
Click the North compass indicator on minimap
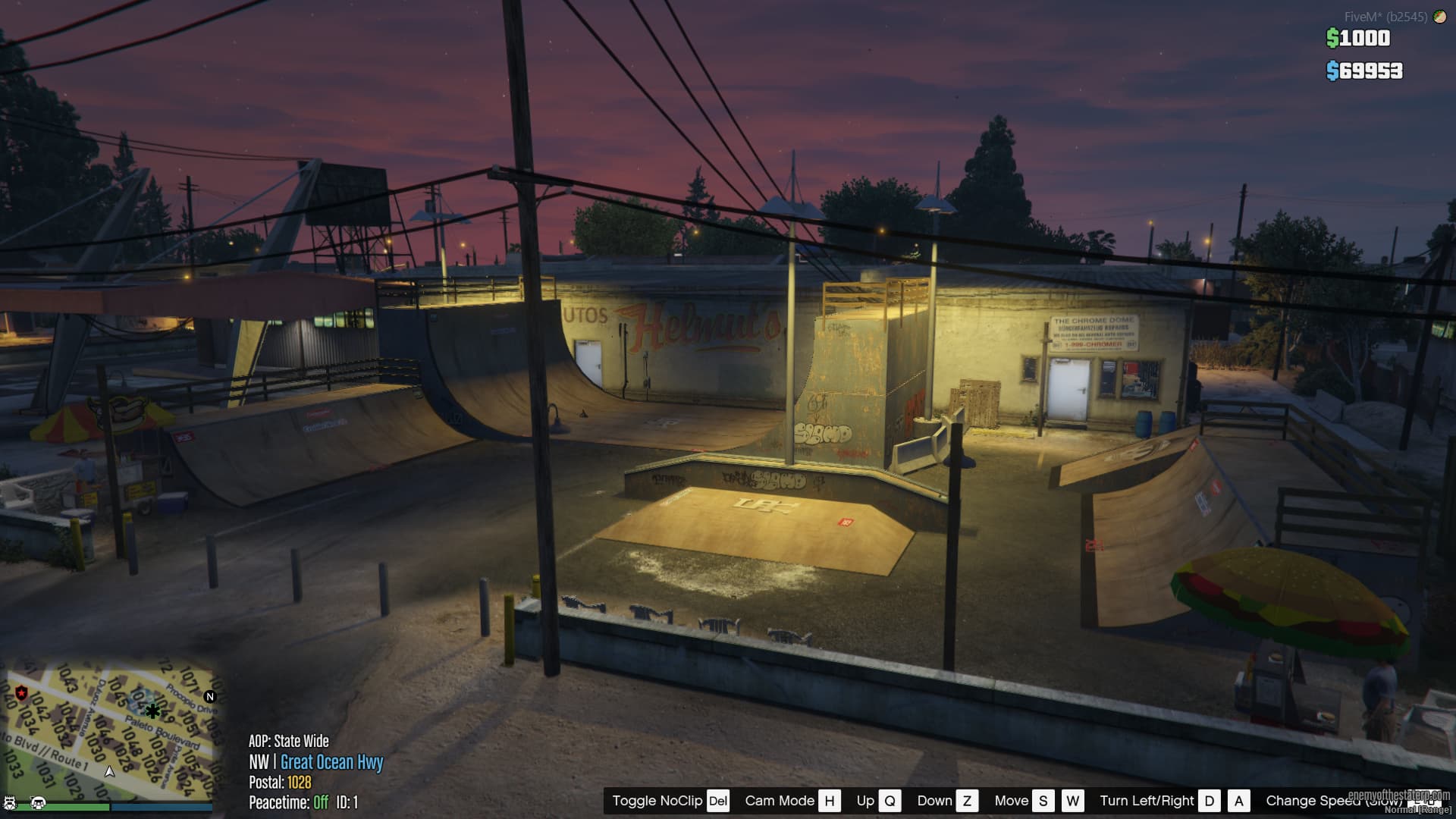tap(210, 697)
